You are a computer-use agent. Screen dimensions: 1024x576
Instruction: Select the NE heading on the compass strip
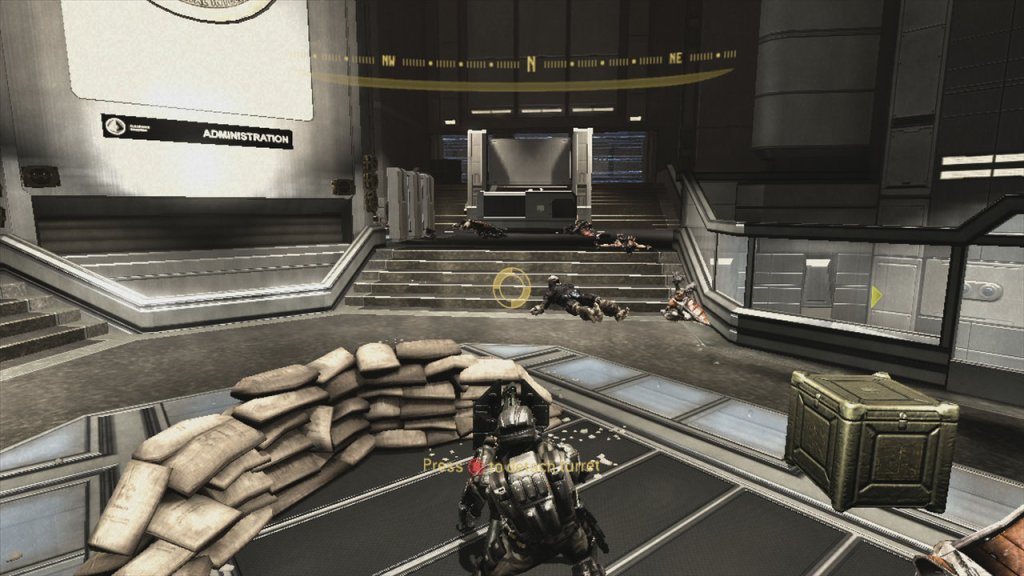675,58
